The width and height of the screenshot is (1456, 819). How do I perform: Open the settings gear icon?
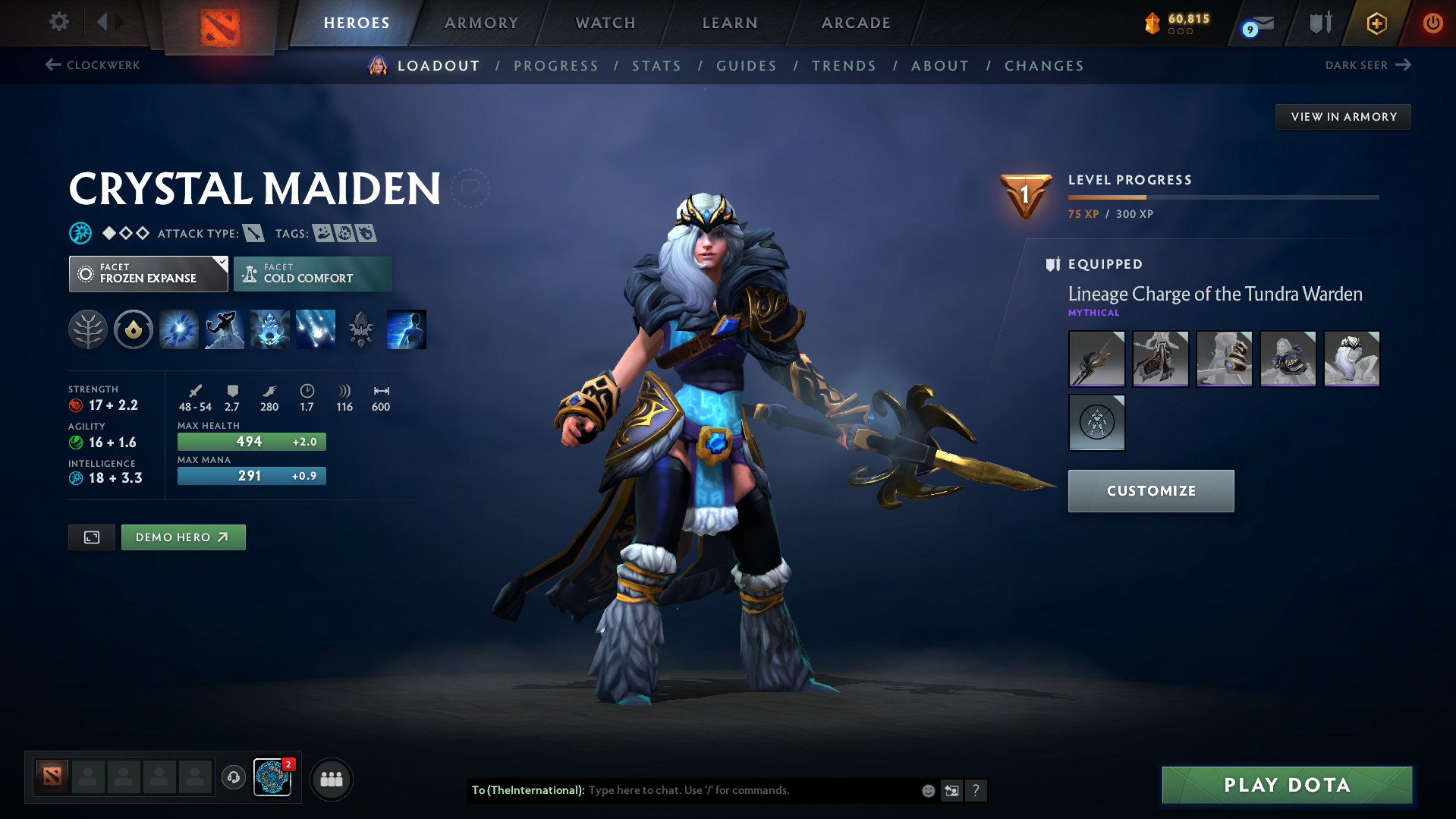pyautogui.click(x=58, y=22)
